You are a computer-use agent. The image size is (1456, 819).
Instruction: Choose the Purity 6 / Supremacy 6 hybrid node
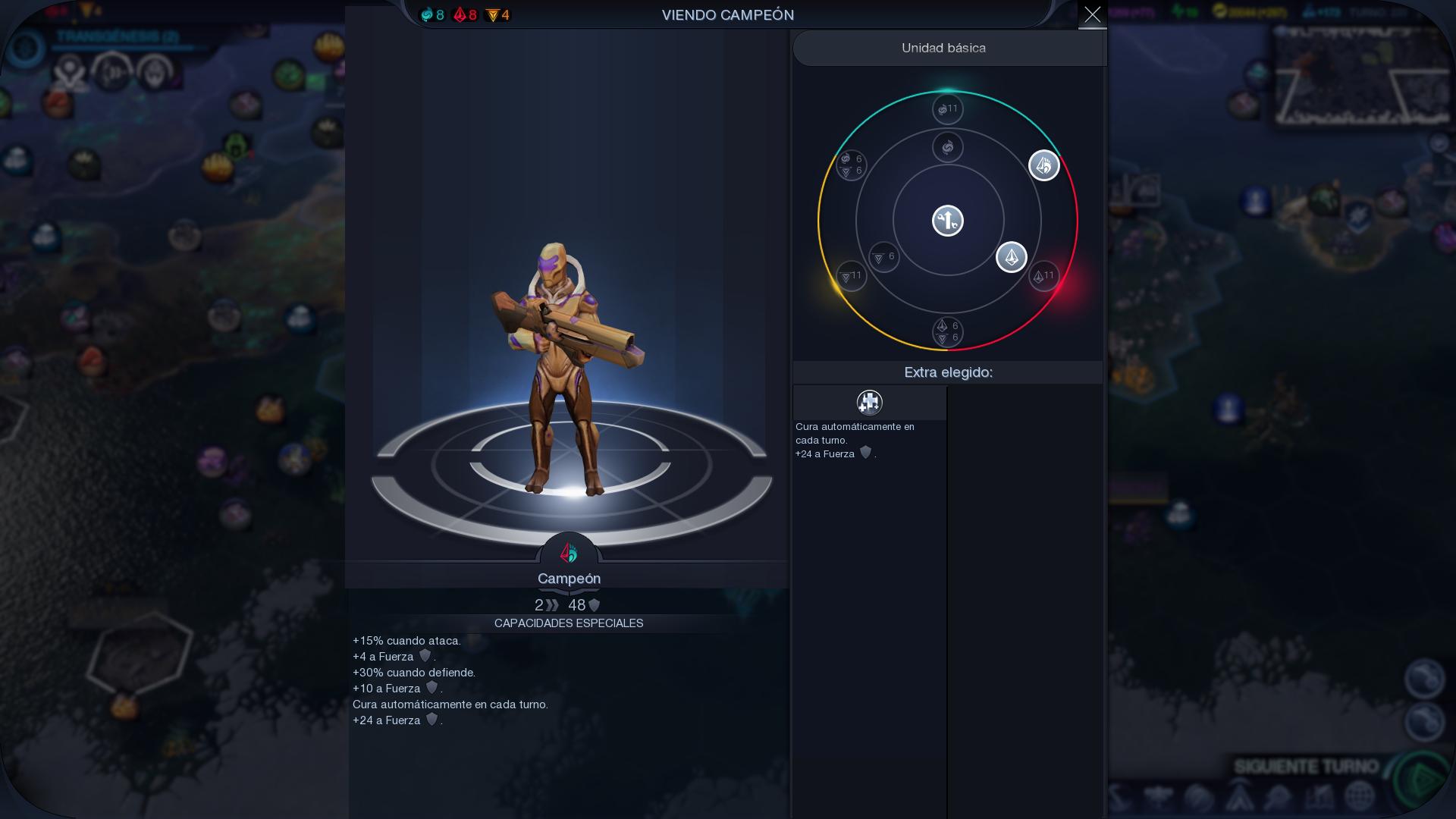(947, 331)
